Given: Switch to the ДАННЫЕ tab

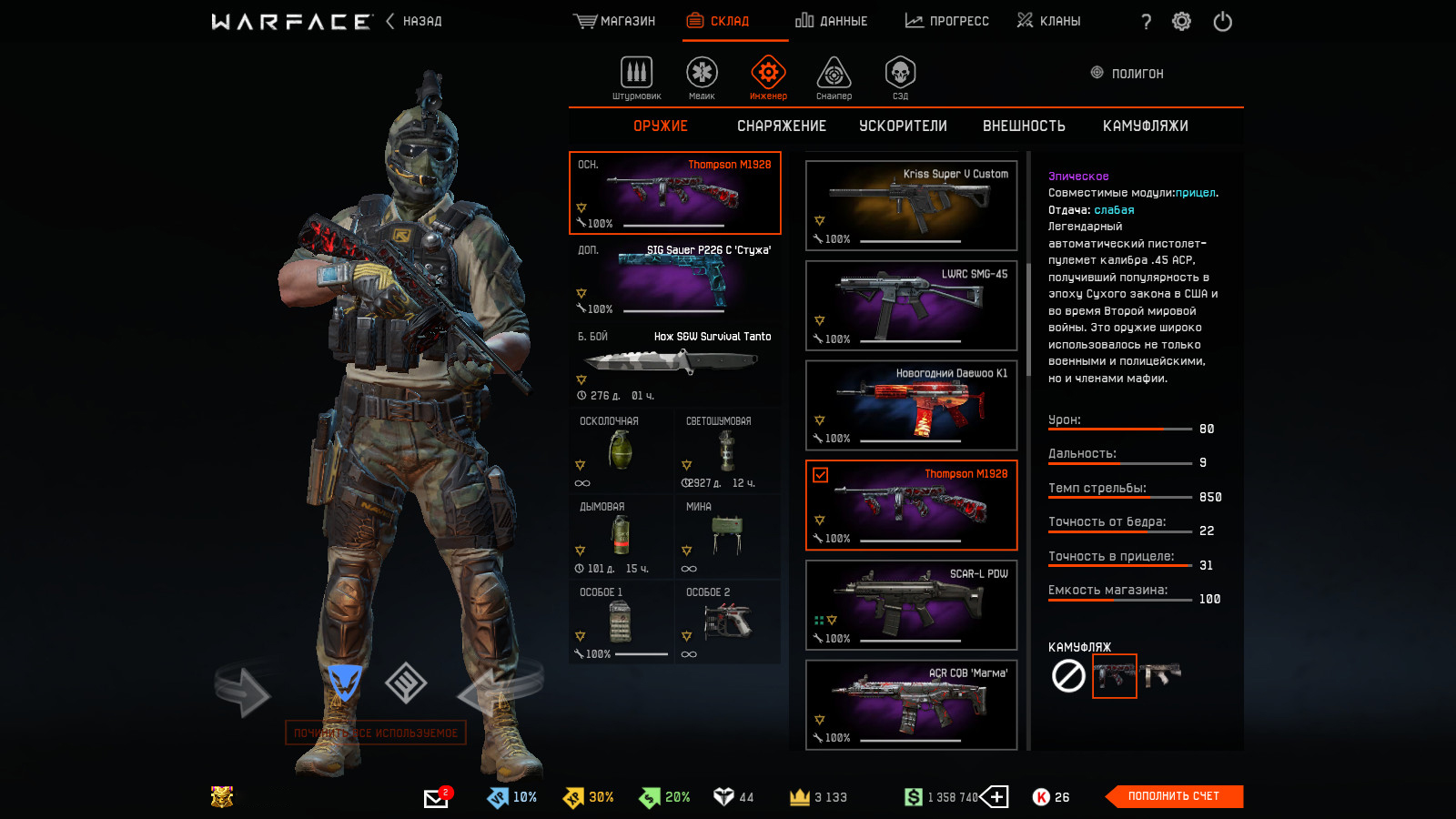Looking at the screenshot, I should (832, 21).
